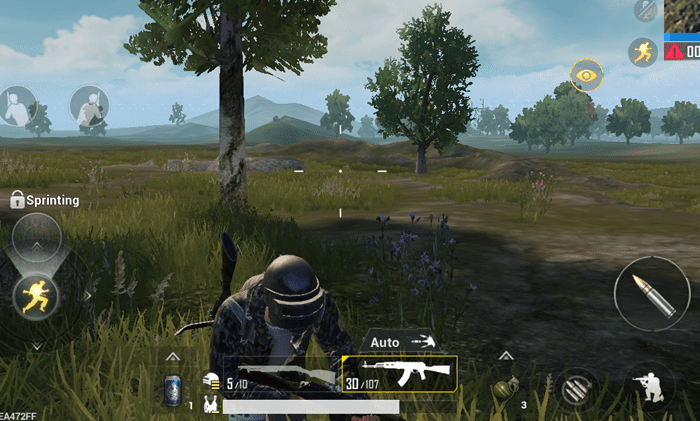Select the AKM rifle weapon slot
This screenshot has height=421, width=700.
399,374
